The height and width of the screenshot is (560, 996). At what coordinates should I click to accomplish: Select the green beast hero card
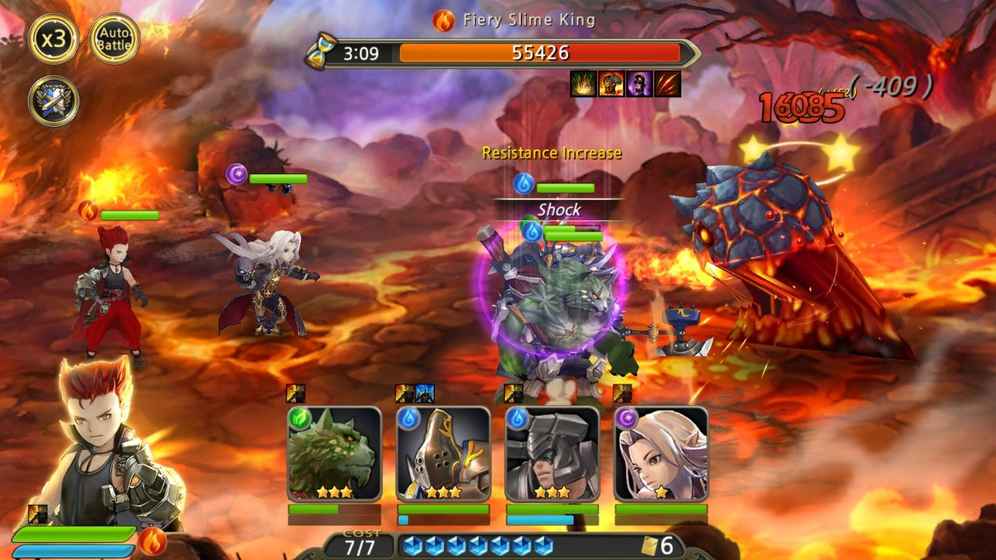pyautogui.click(x=334, y=454)
